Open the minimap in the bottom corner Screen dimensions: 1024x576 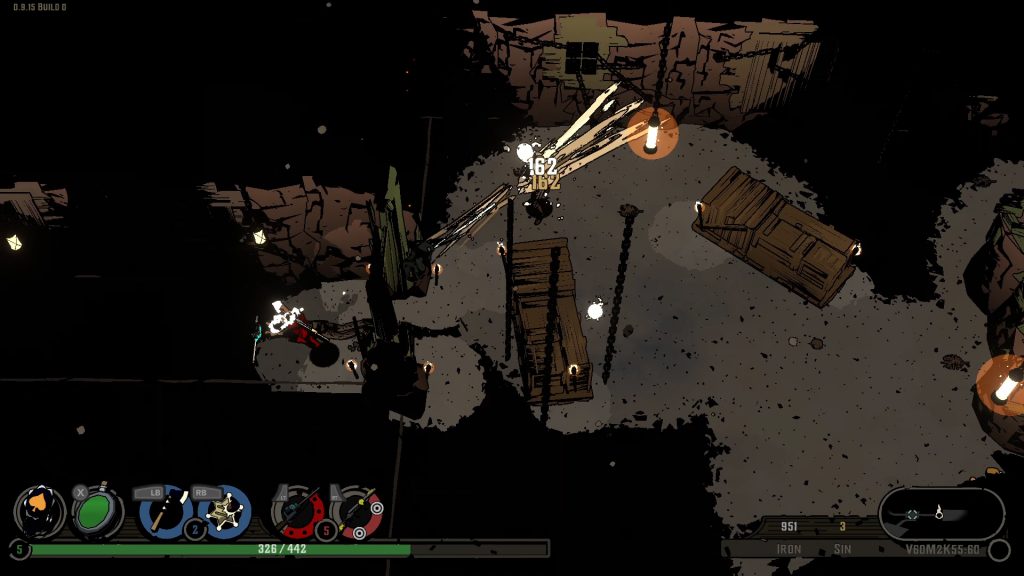coord(940,514)
